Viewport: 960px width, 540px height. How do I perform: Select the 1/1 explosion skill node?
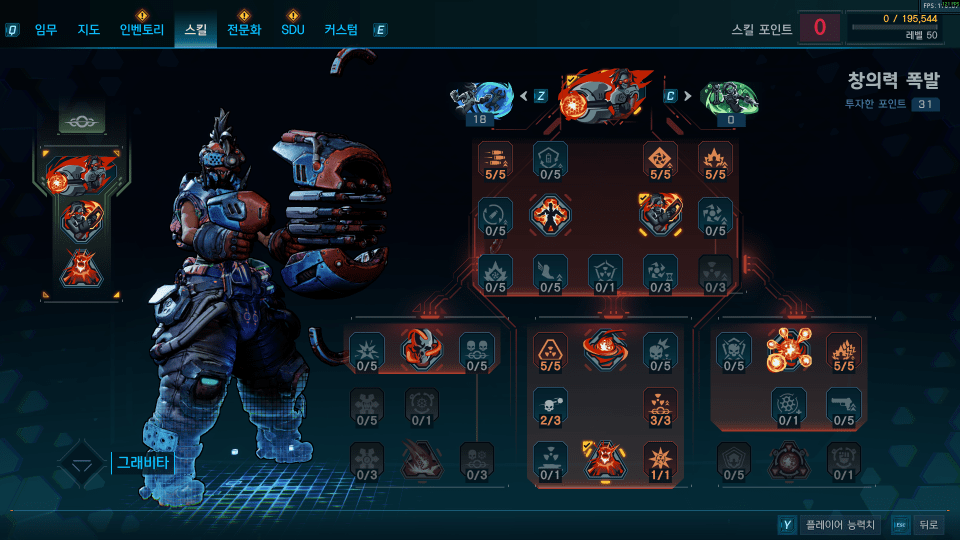pos(660,460)
